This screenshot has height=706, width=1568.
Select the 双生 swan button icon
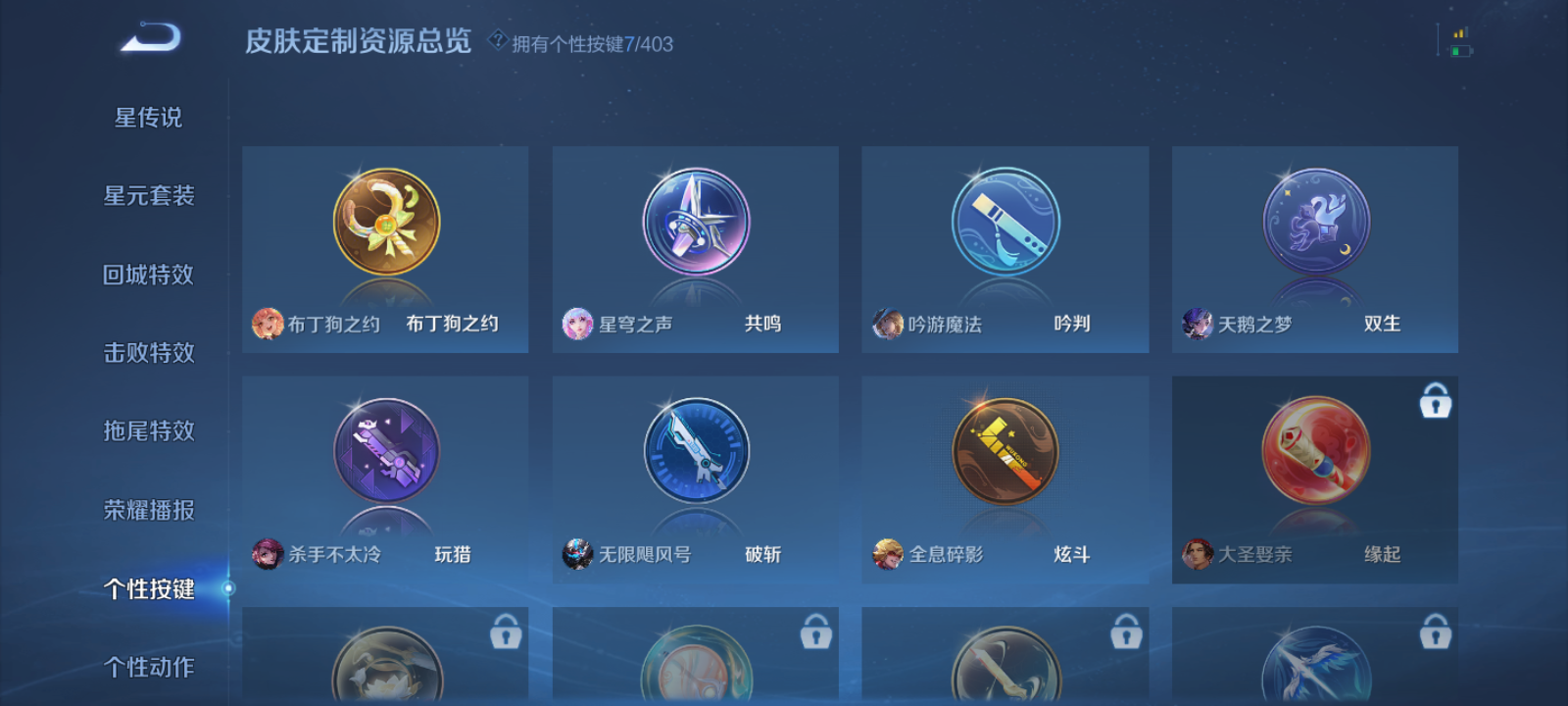click(x=1313, y=224)
